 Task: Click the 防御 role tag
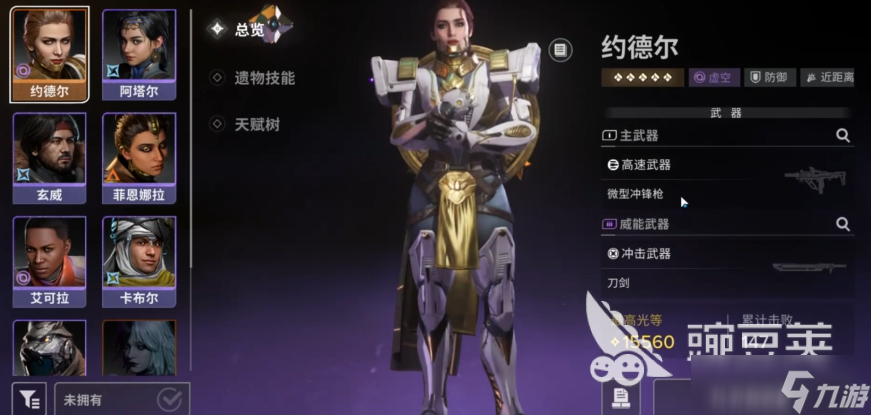click(x=769, y=77)
